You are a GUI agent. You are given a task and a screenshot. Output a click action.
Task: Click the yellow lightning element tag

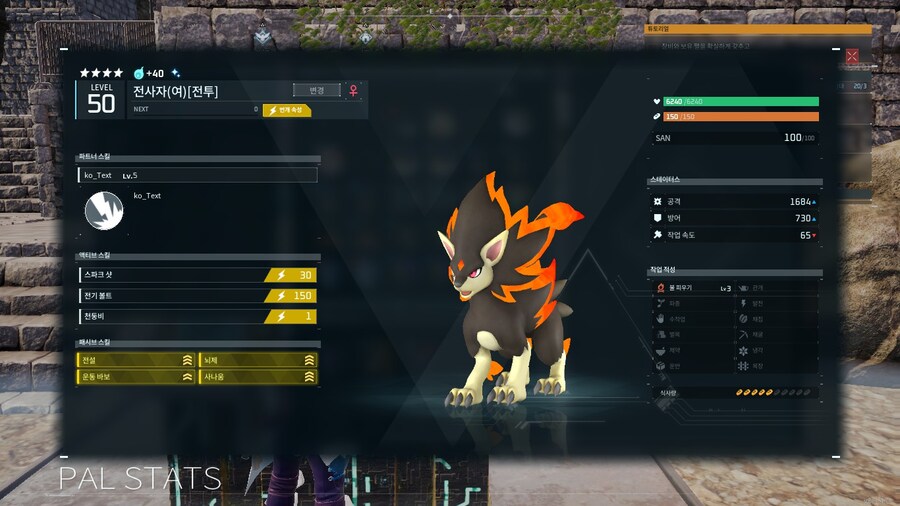coord(287,110)
